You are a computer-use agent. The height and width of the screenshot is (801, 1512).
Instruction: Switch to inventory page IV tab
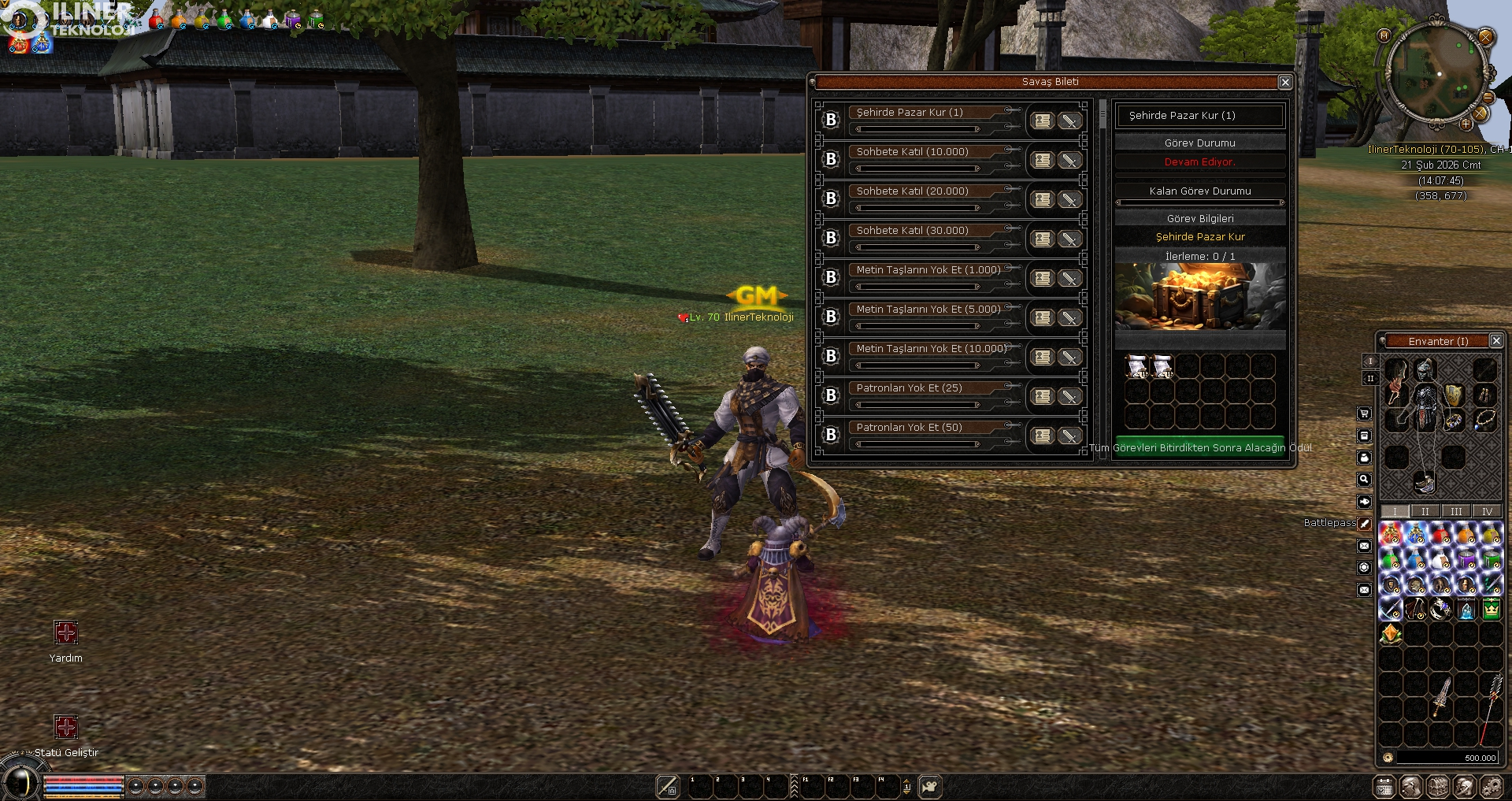(x=1487, y=511)
